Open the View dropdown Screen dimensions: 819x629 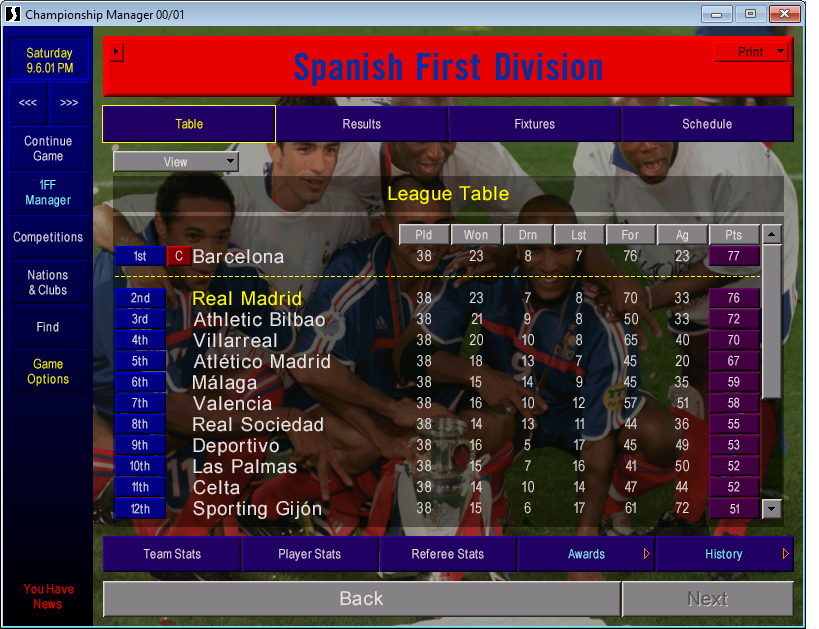(176, 162)
